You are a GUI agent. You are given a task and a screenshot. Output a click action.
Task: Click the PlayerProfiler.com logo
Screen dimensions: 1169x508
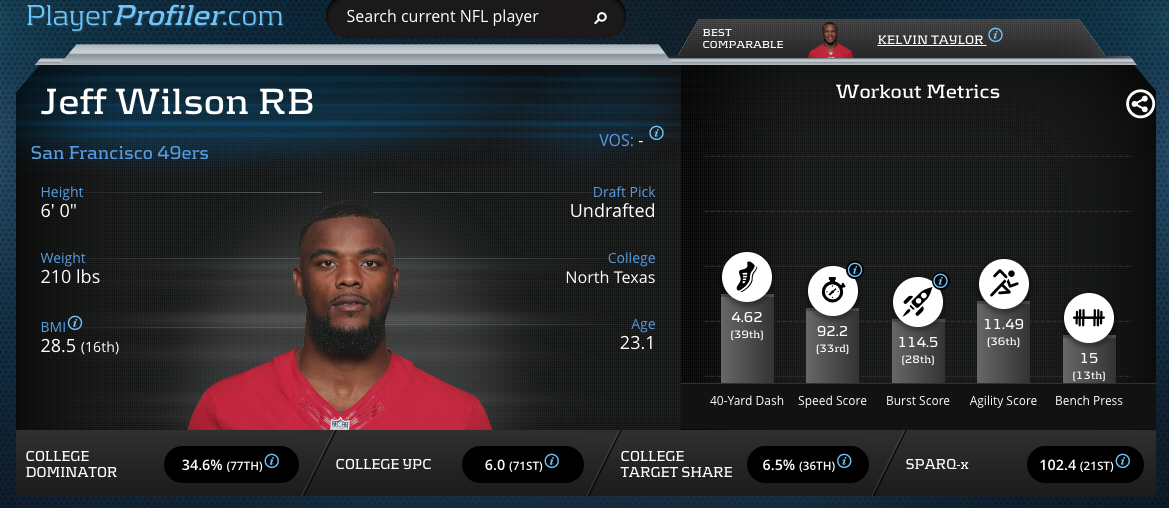(x=155, y=16)
